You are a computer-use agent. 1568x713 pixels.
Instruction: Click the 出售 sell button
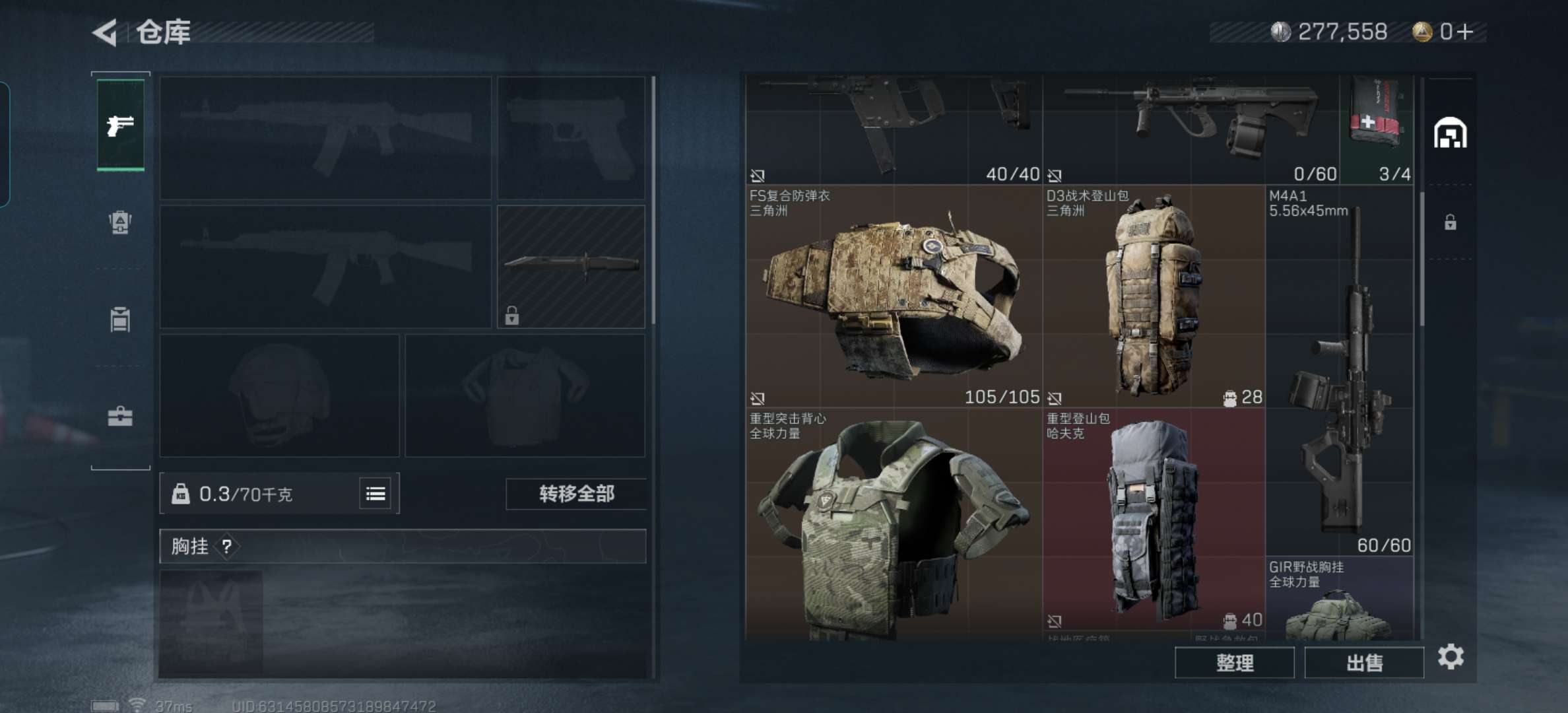click(x=1364, y=663)
